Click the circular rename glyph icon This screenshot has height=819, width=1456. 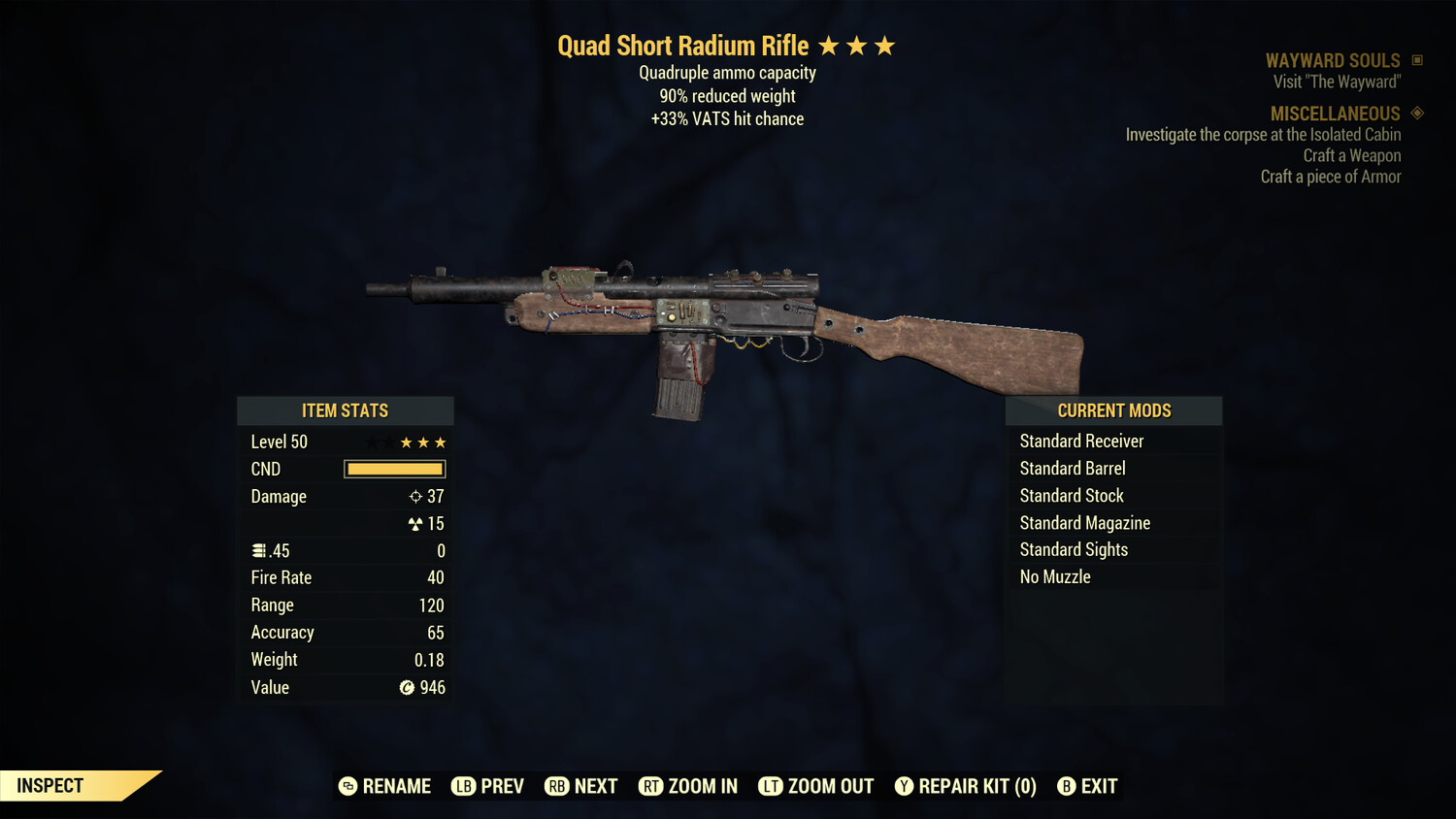(x=347, y=786)
